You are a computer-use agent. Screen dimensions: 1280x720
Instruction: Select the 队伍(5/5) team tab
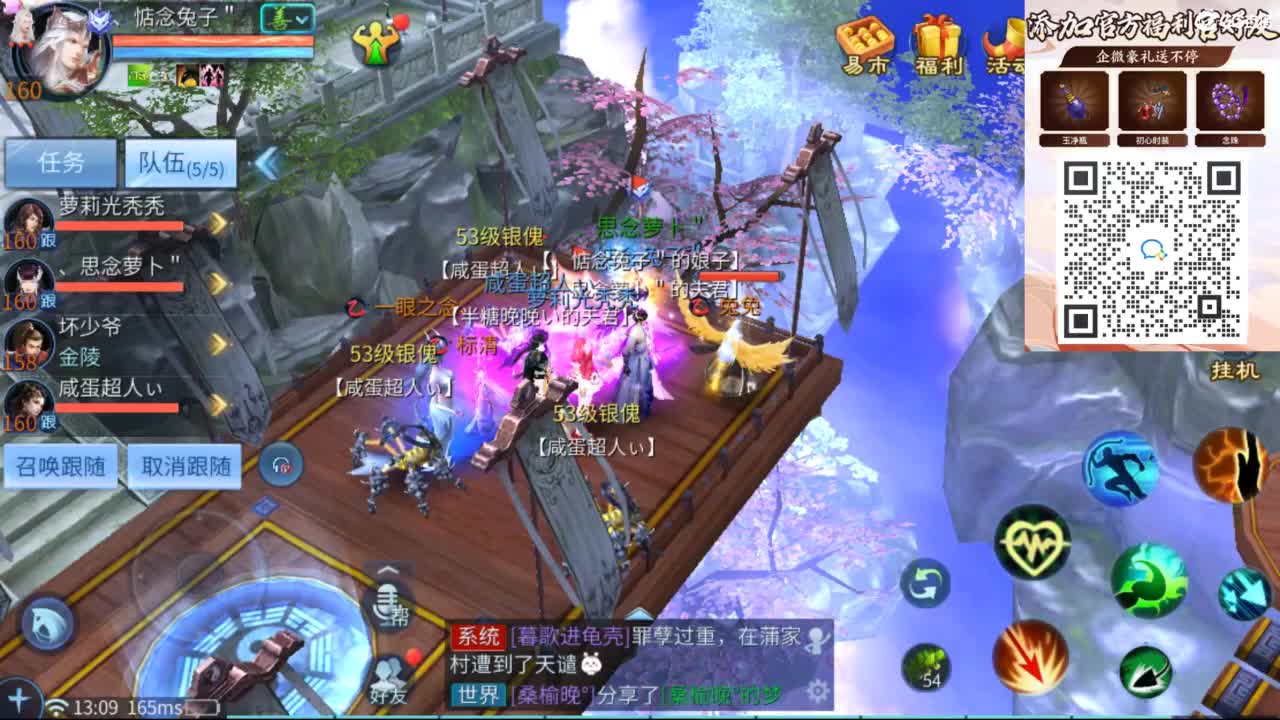(178, 161)
